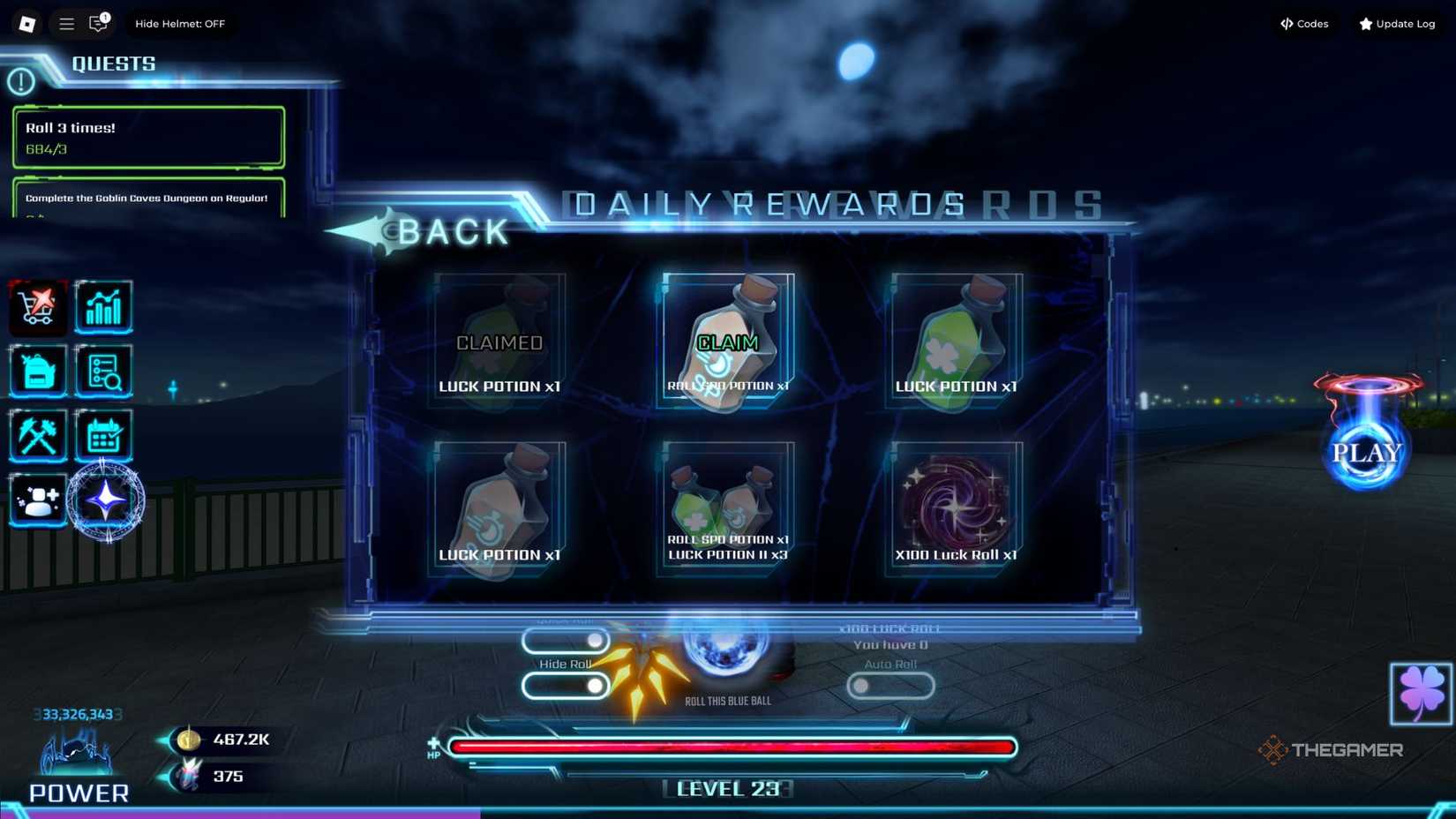The height and width of the screenshot is (819, 1456).
Task: Toggle Hide Helmet: OFF option
Action: [x=181, y=24]
